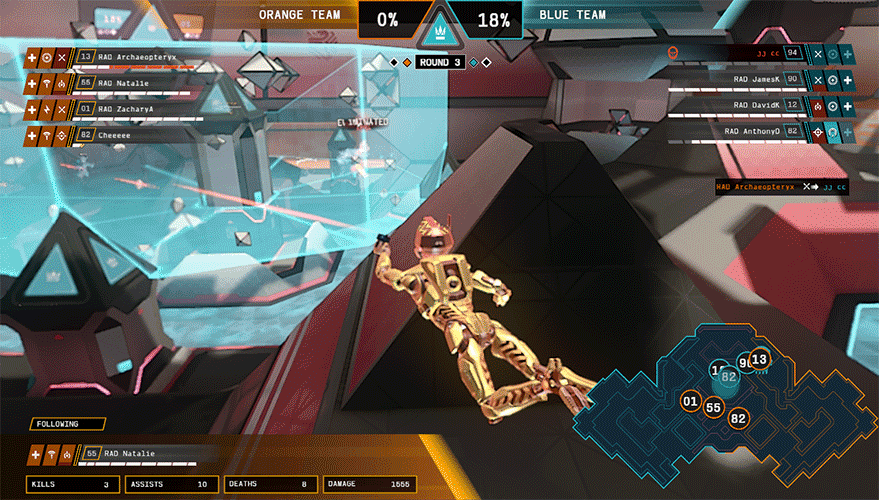This screenshot has width=879, height=500.
Task: Click the Round 3 indicator
Action: coord(439,62)
